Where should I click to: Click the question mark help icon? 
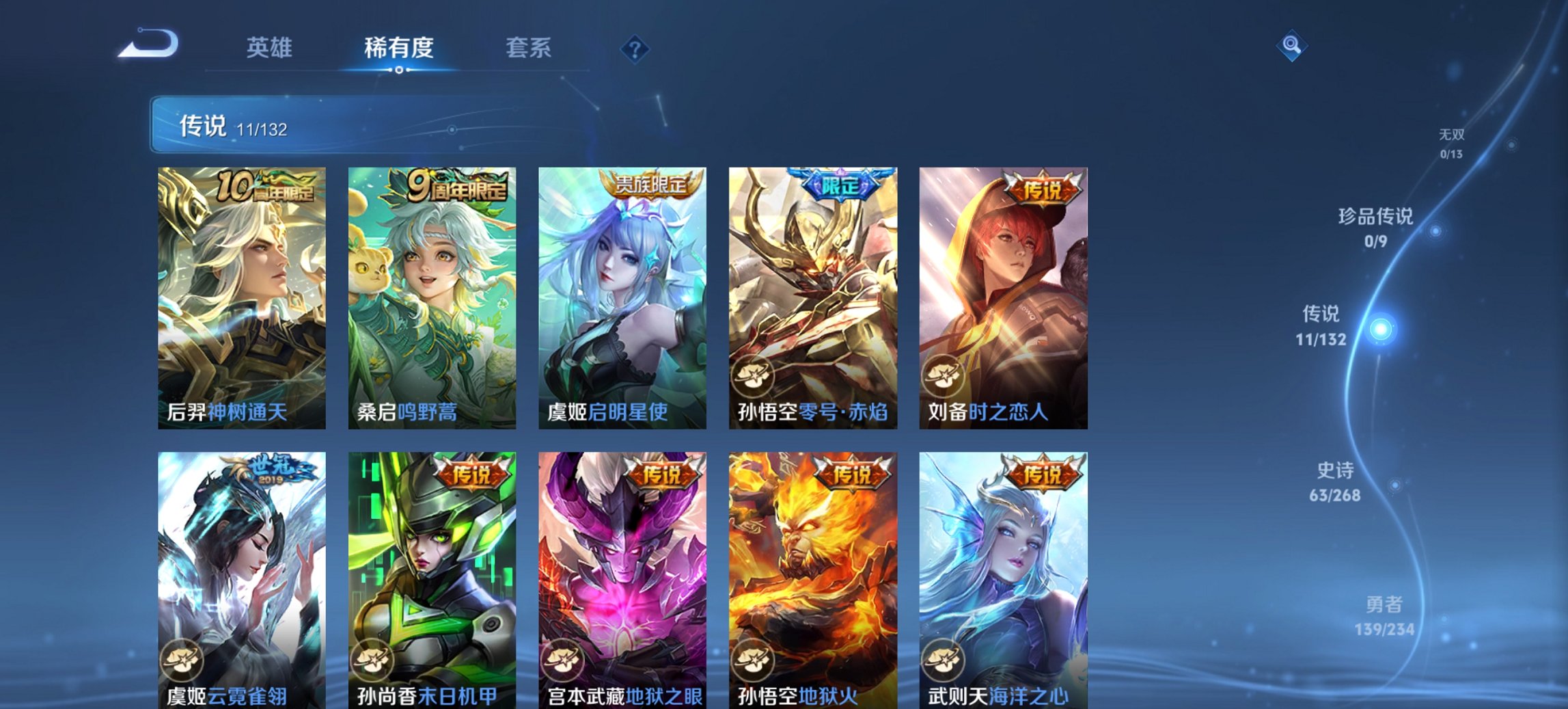[635, 49]
